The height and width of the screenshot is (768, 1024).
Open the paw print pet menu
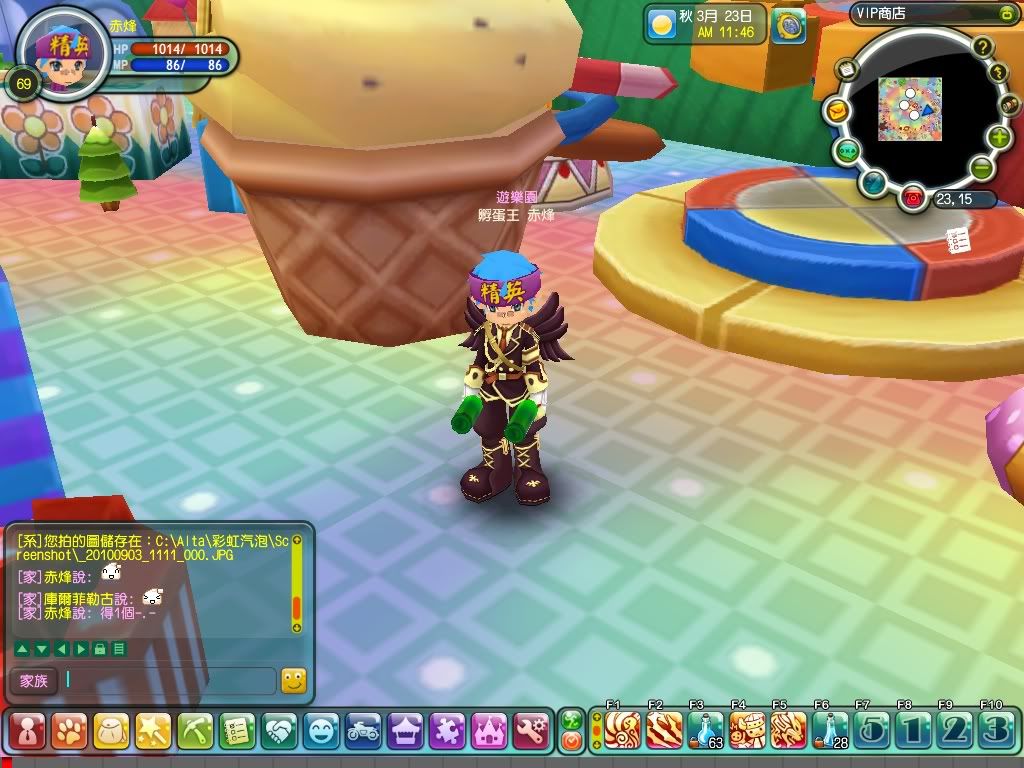click(x=68, y=731)
